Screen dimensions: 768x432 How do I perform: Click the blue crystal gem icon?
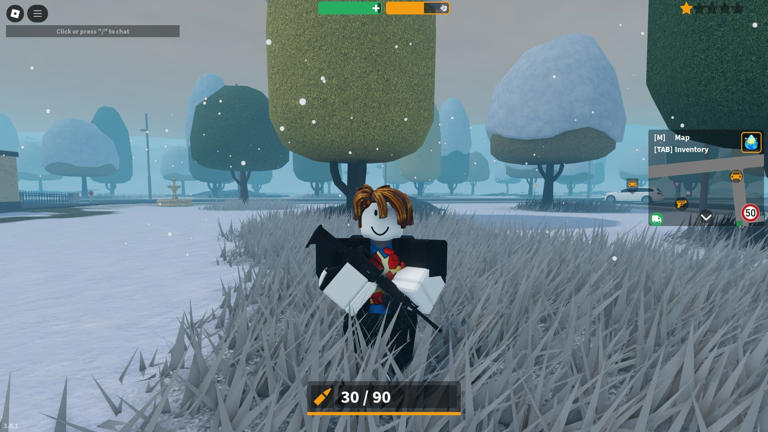(751, 142)
